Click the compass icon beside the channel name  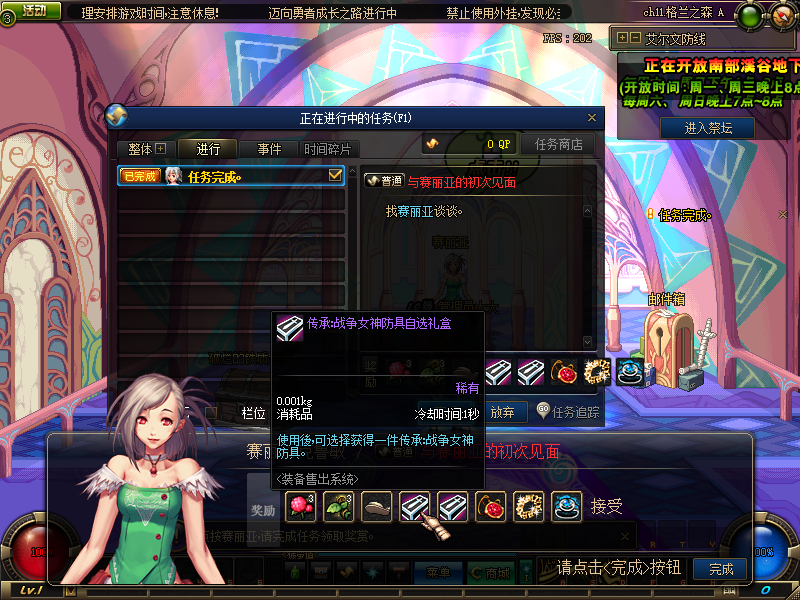748,13
